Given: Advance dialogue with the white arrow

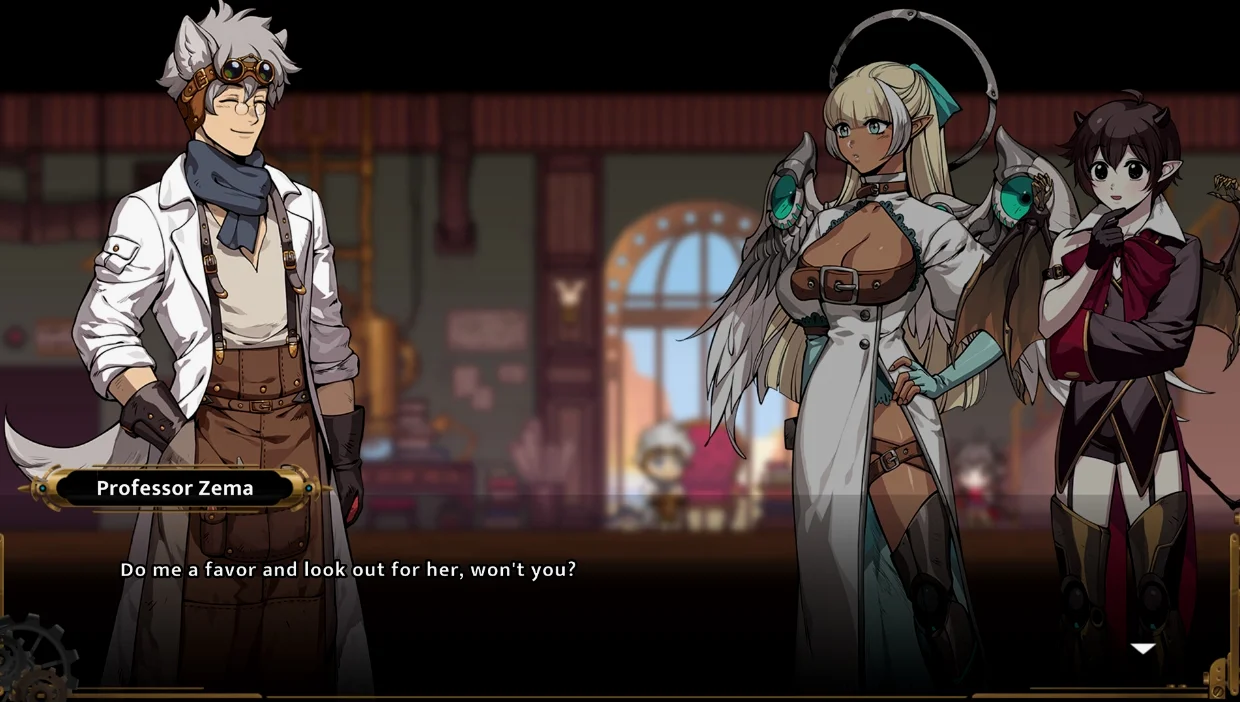Looking at the screenshot, I should coord(1143,649).
